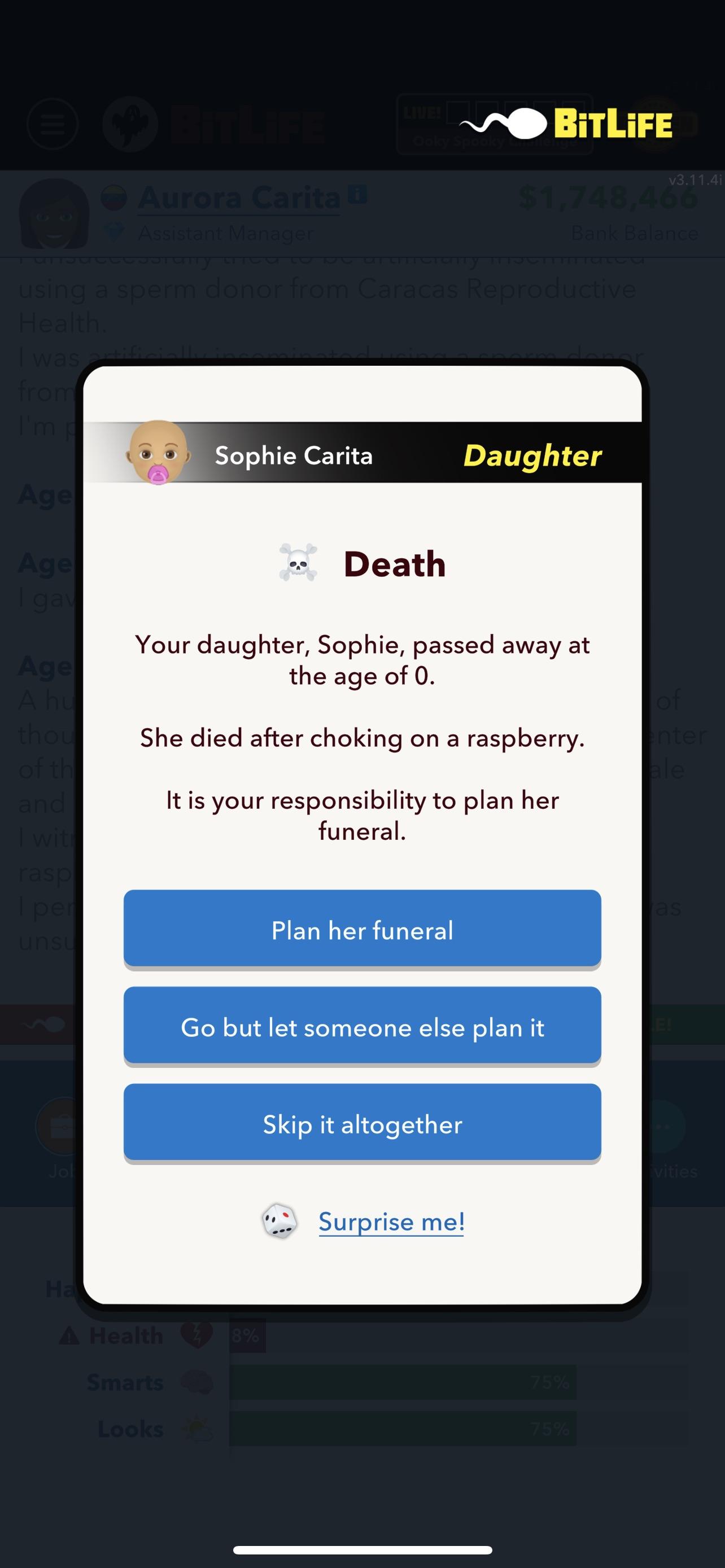Pick Skip it altogether
This screenshot has height=1568, width=725.
point(362,1125)
